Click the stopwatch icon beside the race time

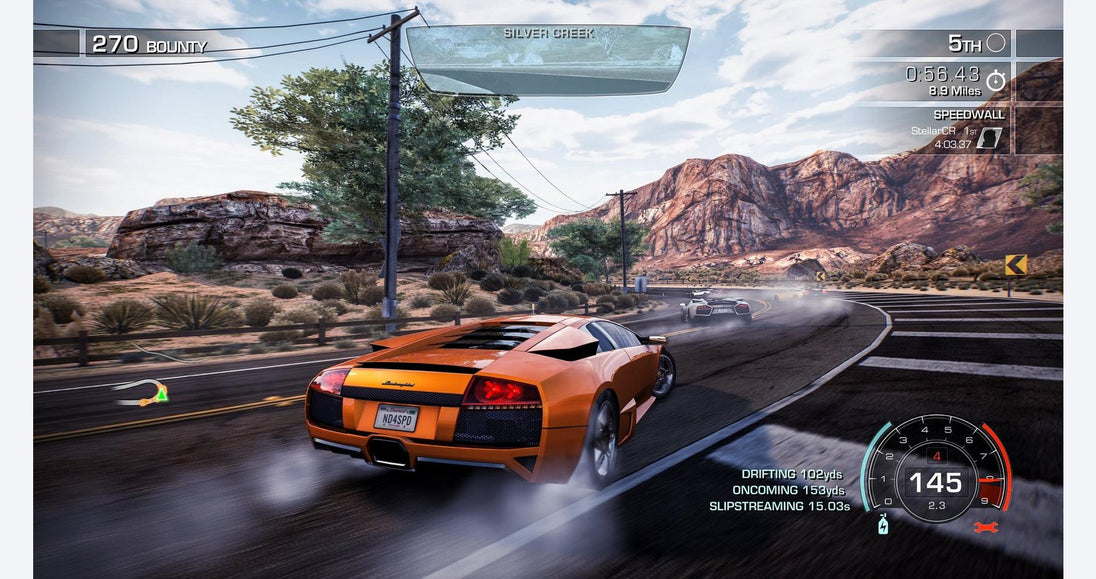click(995, 80)
